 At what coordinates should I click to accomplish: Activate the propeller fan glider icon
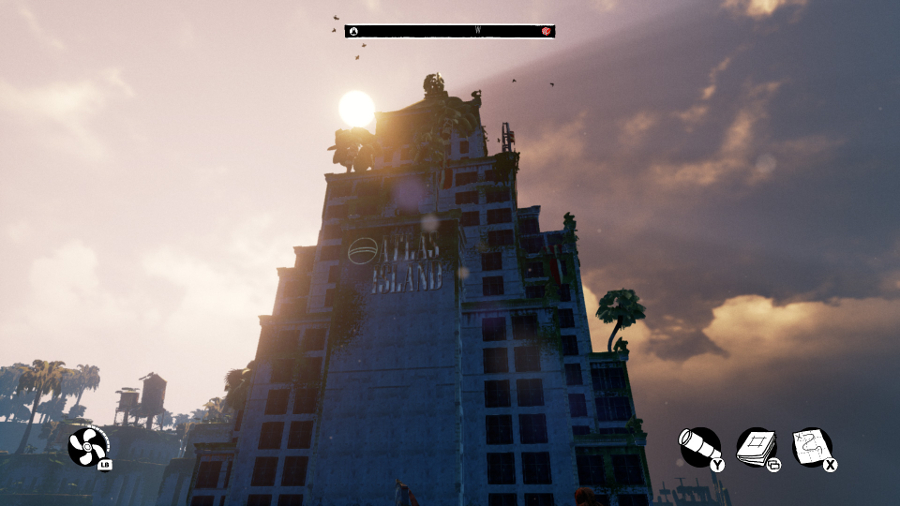(88, 445)
